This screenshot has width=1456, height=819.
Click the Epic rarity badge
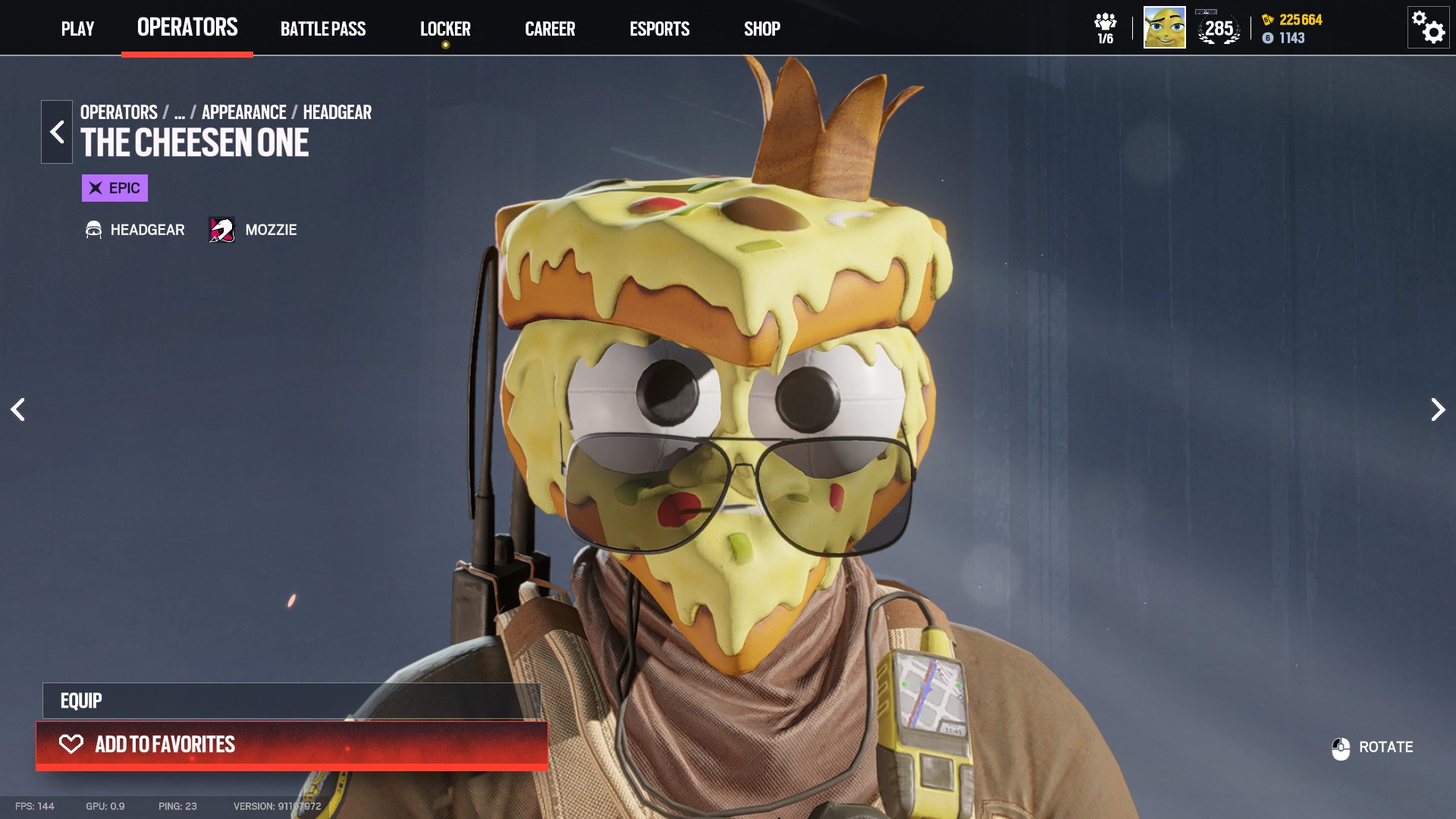(114, 188)
